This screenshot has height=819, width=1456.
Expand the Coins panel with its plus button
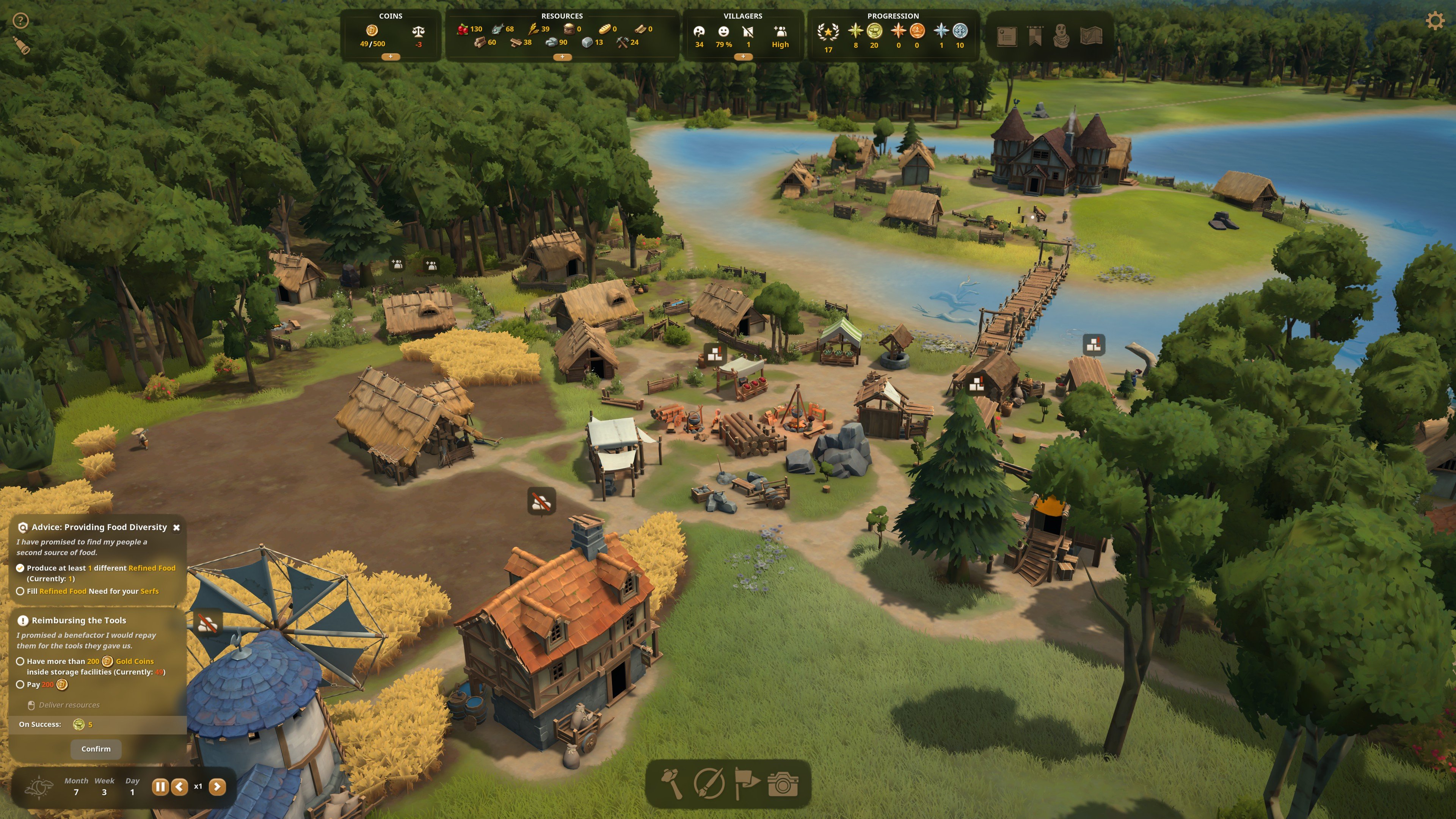click(391, 56)
